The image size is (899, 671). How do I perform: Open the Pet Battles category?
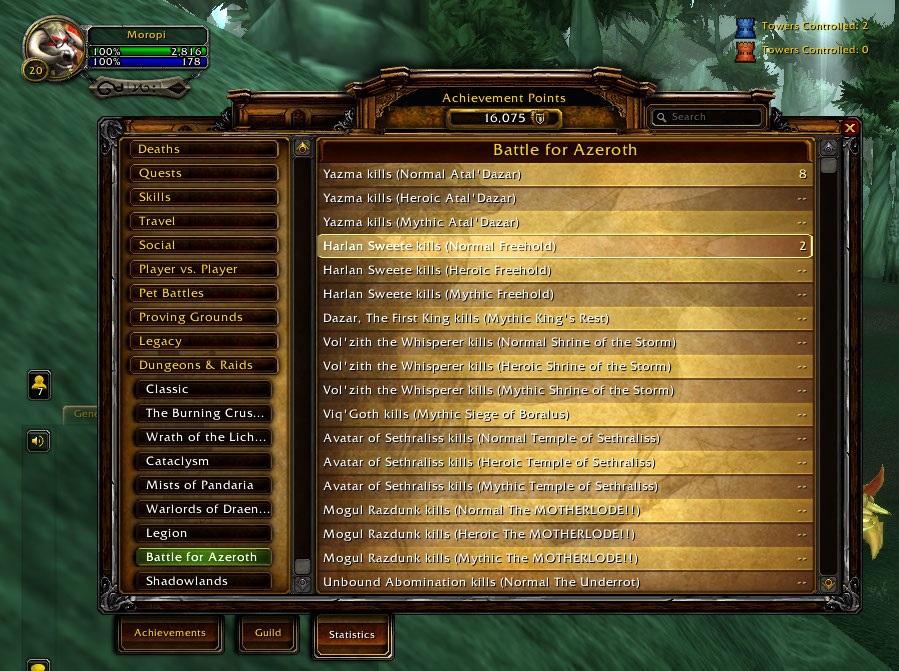[x=204, y=293]
